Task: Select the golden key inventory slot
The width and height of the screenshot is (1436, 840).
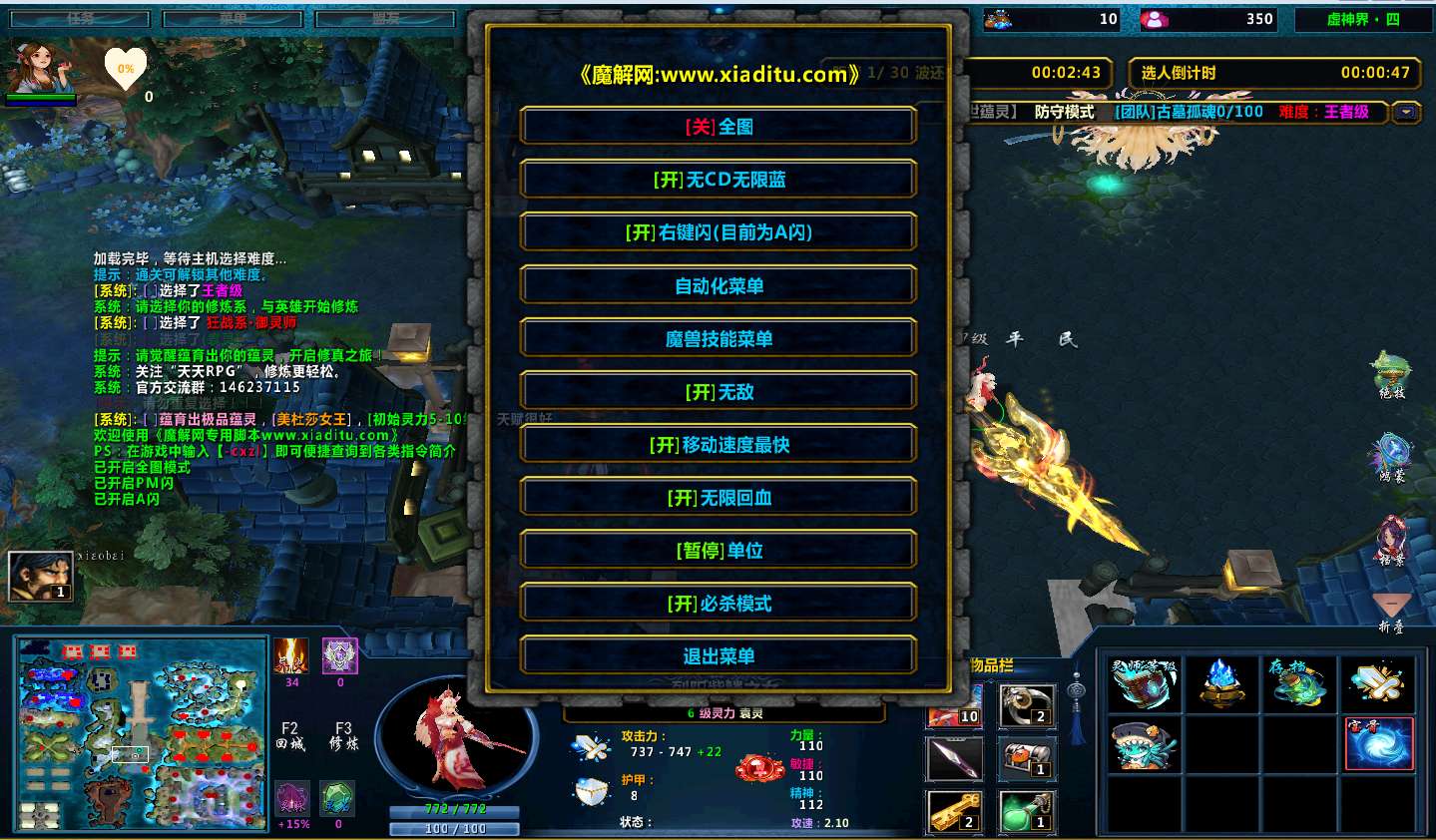Action: [x=954, y=810]
